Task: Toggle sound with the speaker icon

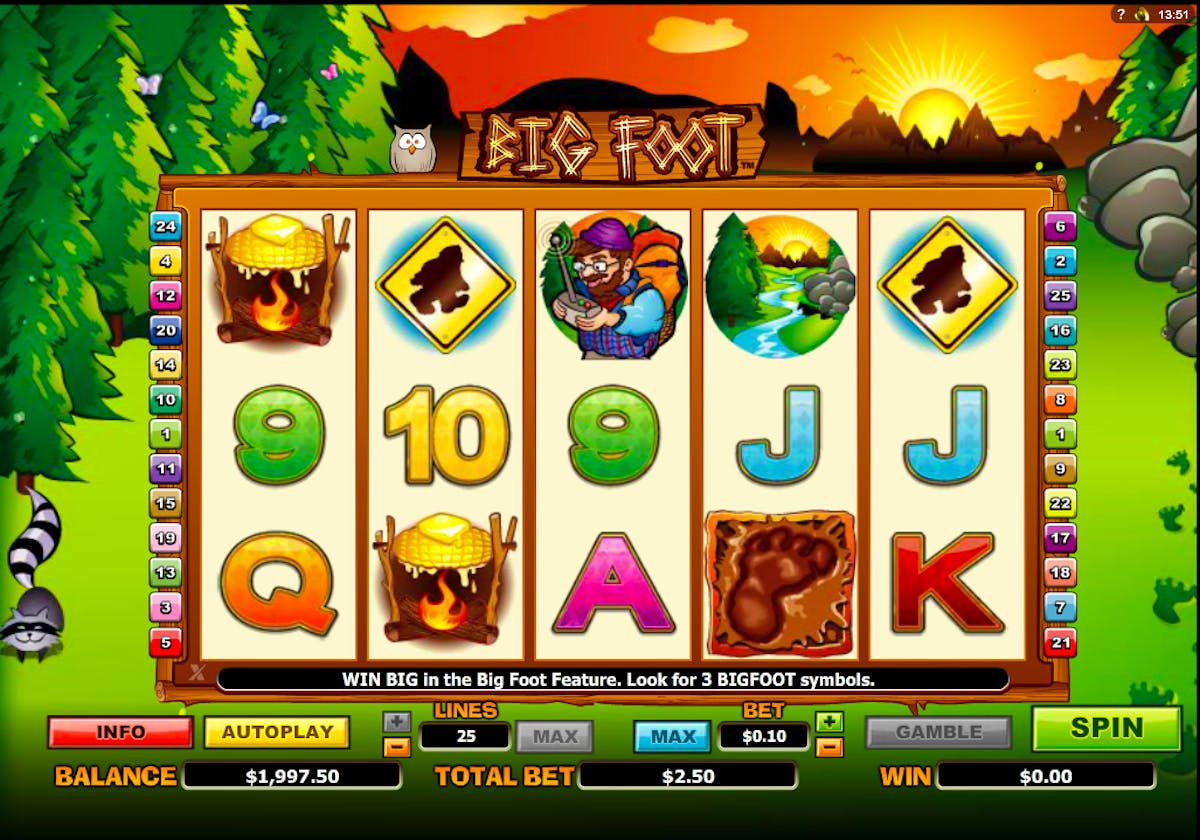Action: [x=1141, y=14]
